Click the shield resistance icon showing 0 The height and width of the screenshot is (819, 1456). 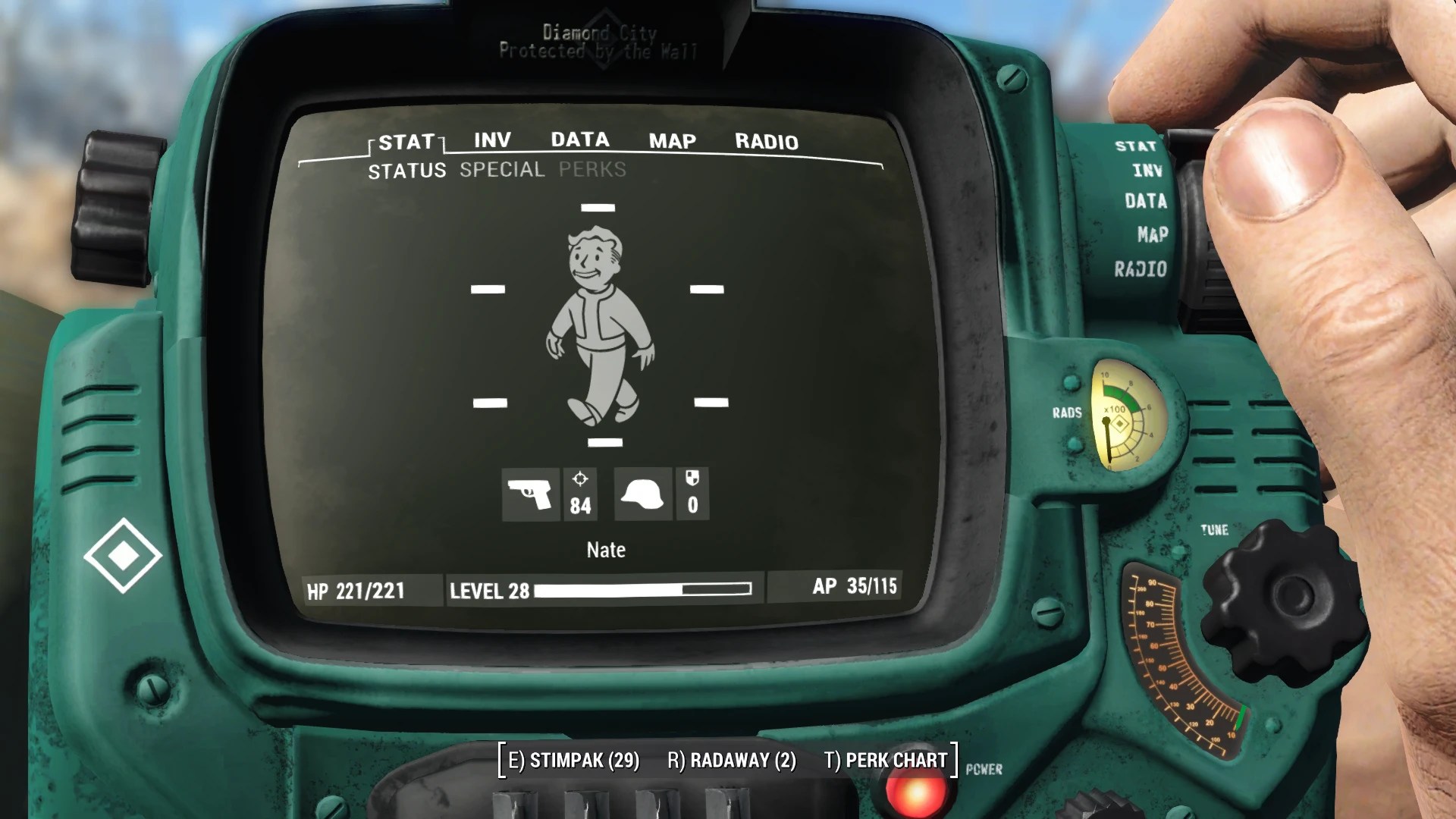pos(692,494)
